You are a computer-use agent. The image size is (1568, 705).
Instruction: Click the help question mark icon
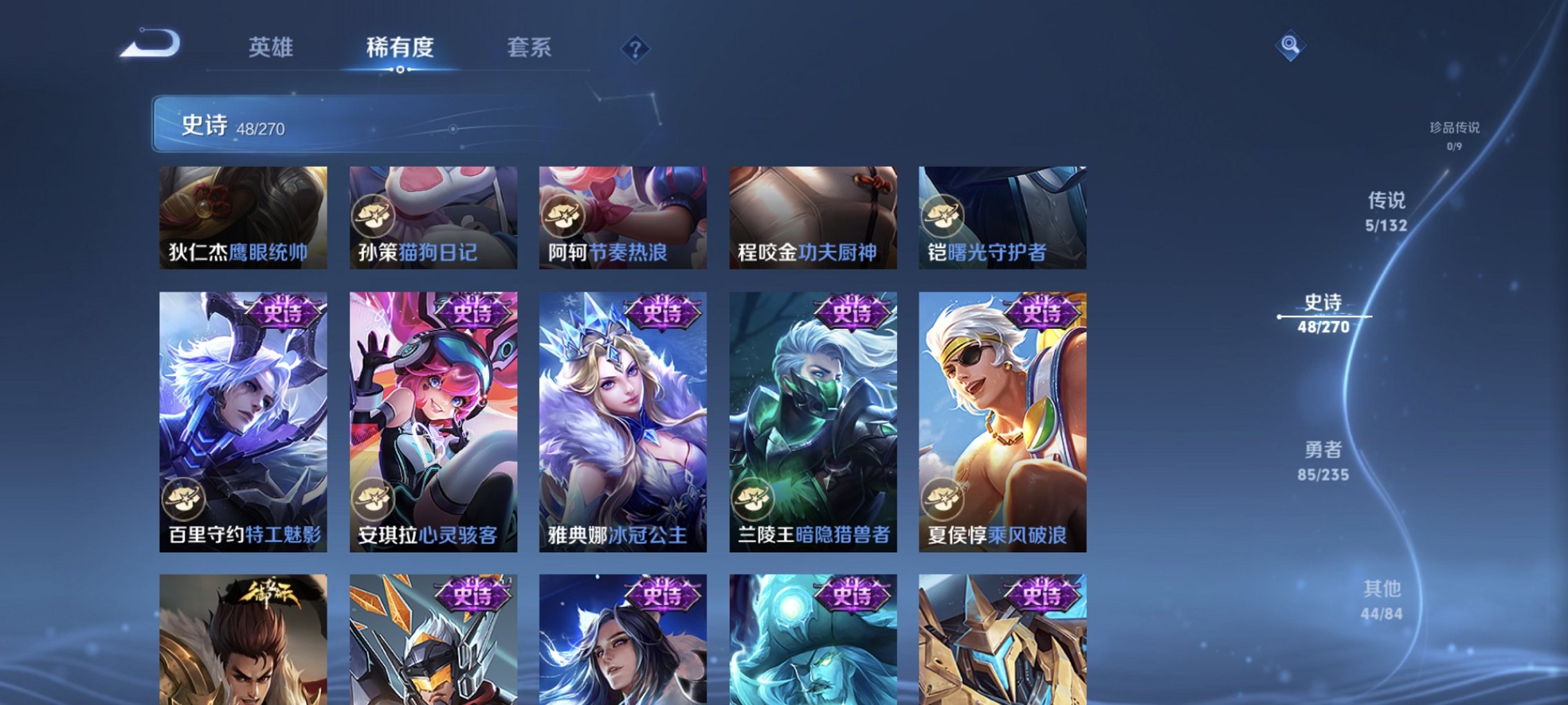pos(635,48)
